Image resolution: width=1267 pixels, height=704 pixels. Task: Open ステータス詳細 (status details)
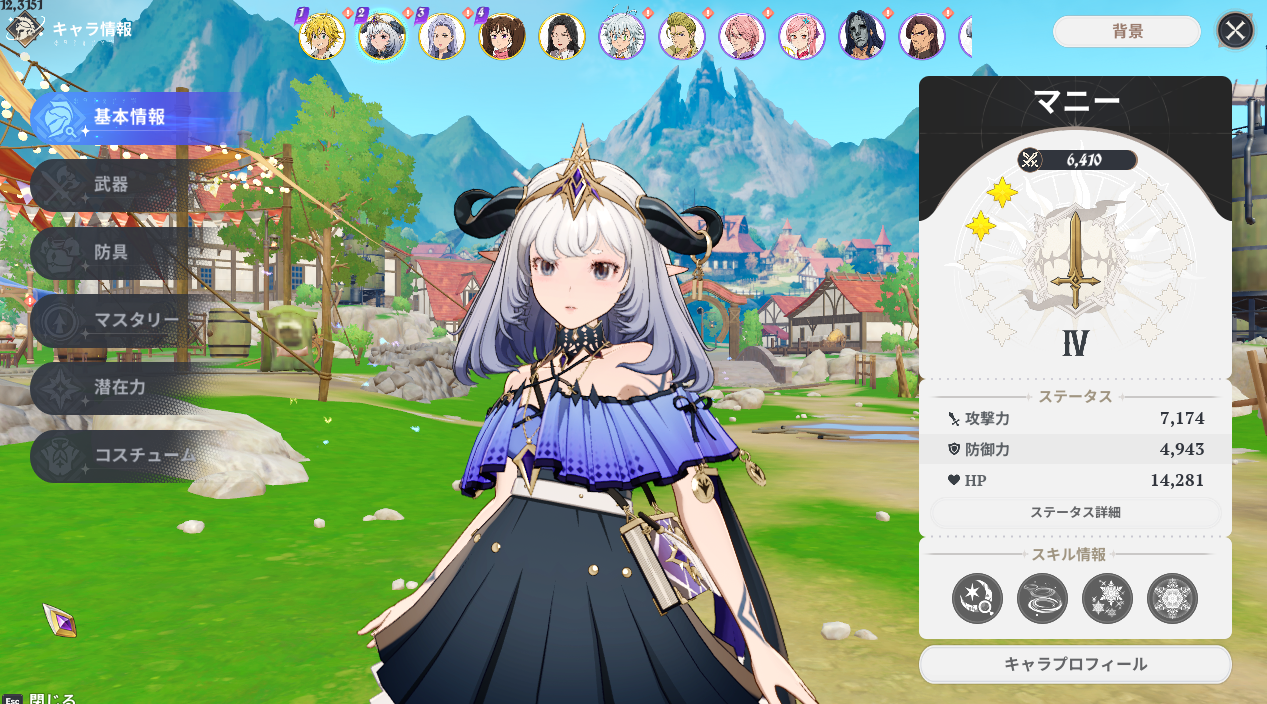(x=1075, y=512)
